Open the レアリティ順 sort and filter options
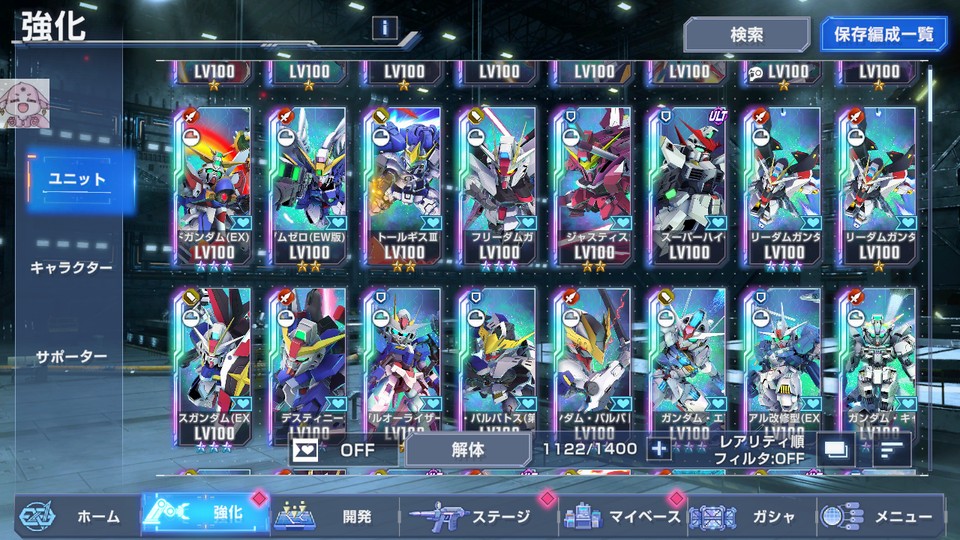 (x=760, y=449)
